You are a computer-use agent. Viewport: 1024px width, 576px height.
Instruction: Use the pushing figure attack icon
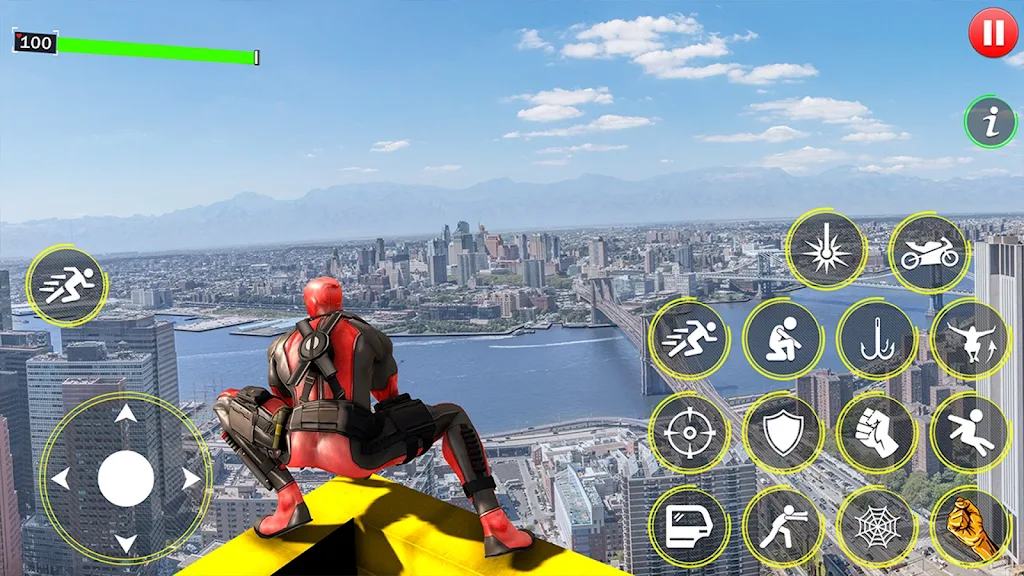coord(783,526)
